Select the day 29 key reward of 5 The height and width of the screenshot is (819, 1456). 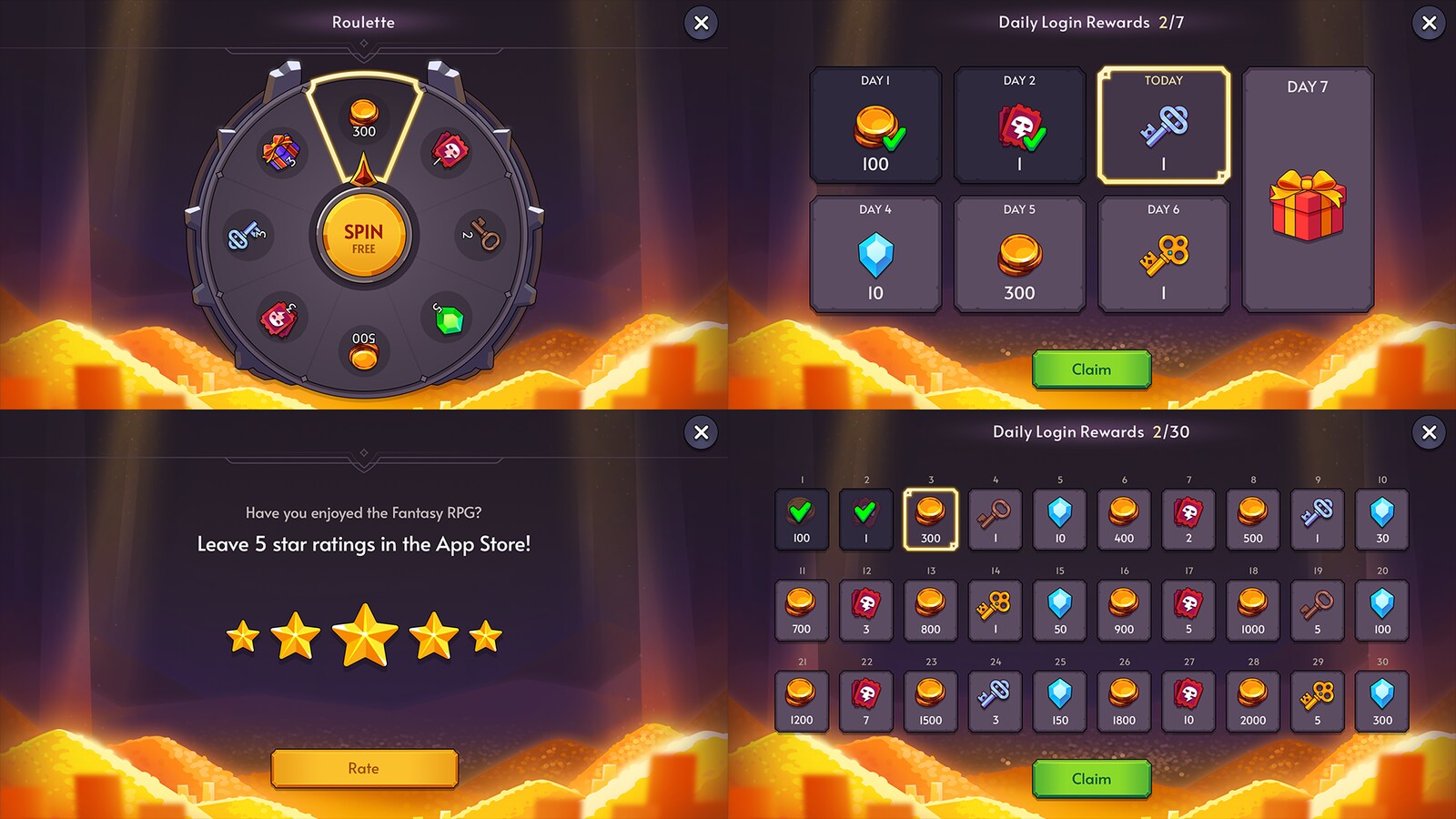pyautogui.click(x=1318, y=701)
